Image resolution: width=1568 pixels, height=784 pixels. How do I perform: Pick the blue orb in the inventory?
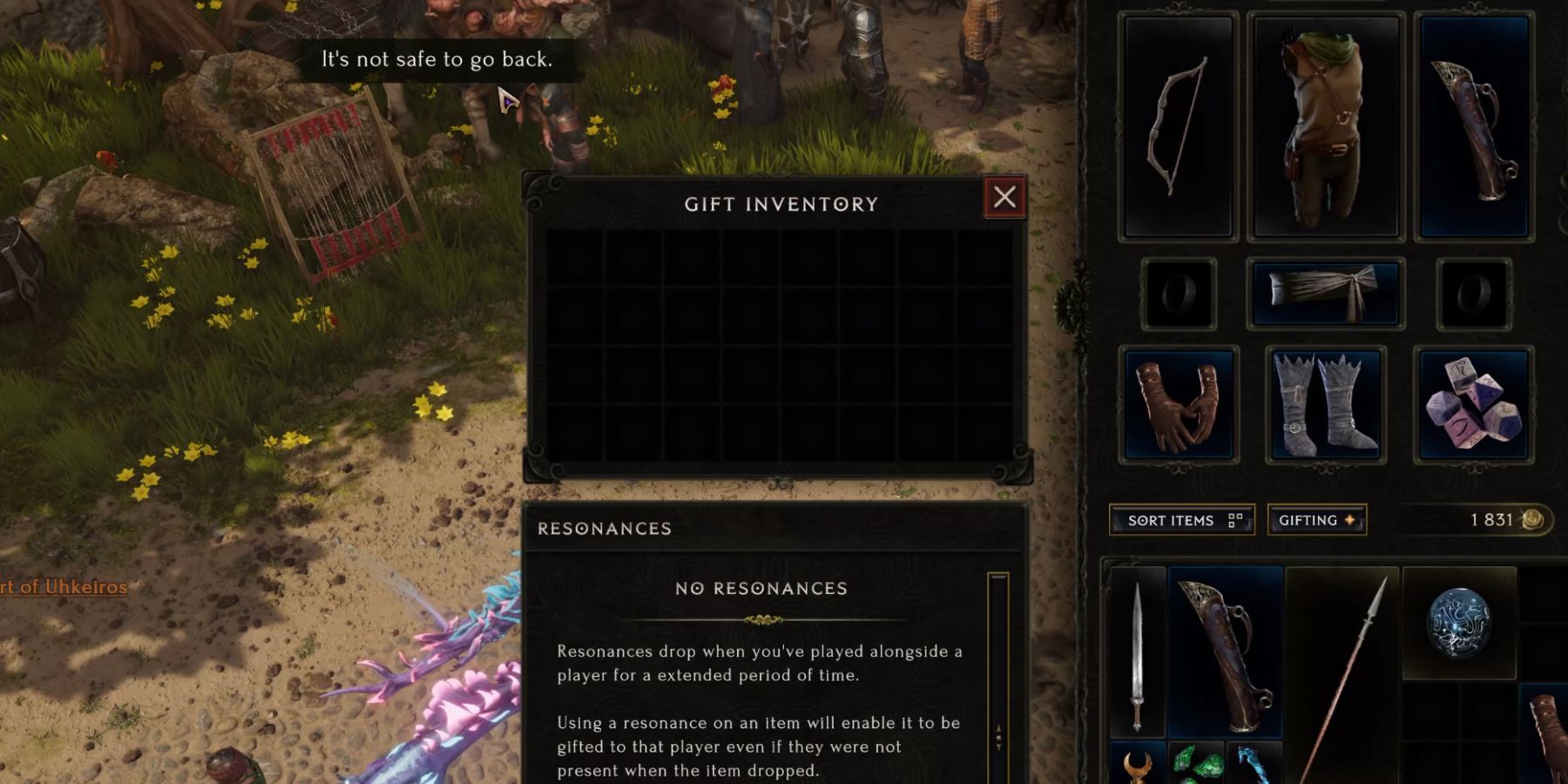[x=1459, y=622]
